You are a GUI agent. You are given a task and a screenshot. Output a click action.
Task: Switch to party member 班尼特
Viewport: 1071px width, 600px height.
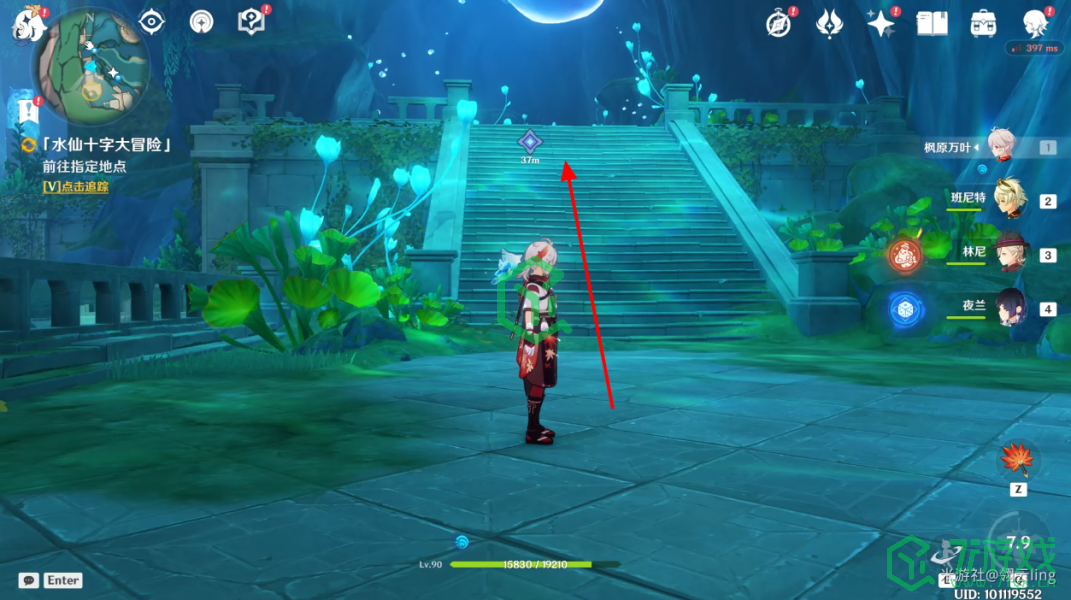[x=1010, y=199]
